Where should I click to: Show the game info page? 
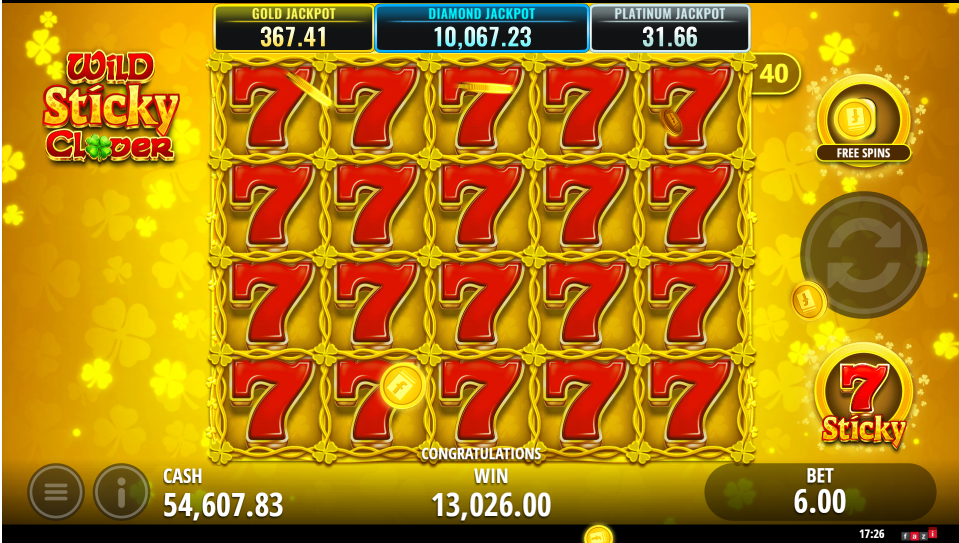tap(121, 491)
